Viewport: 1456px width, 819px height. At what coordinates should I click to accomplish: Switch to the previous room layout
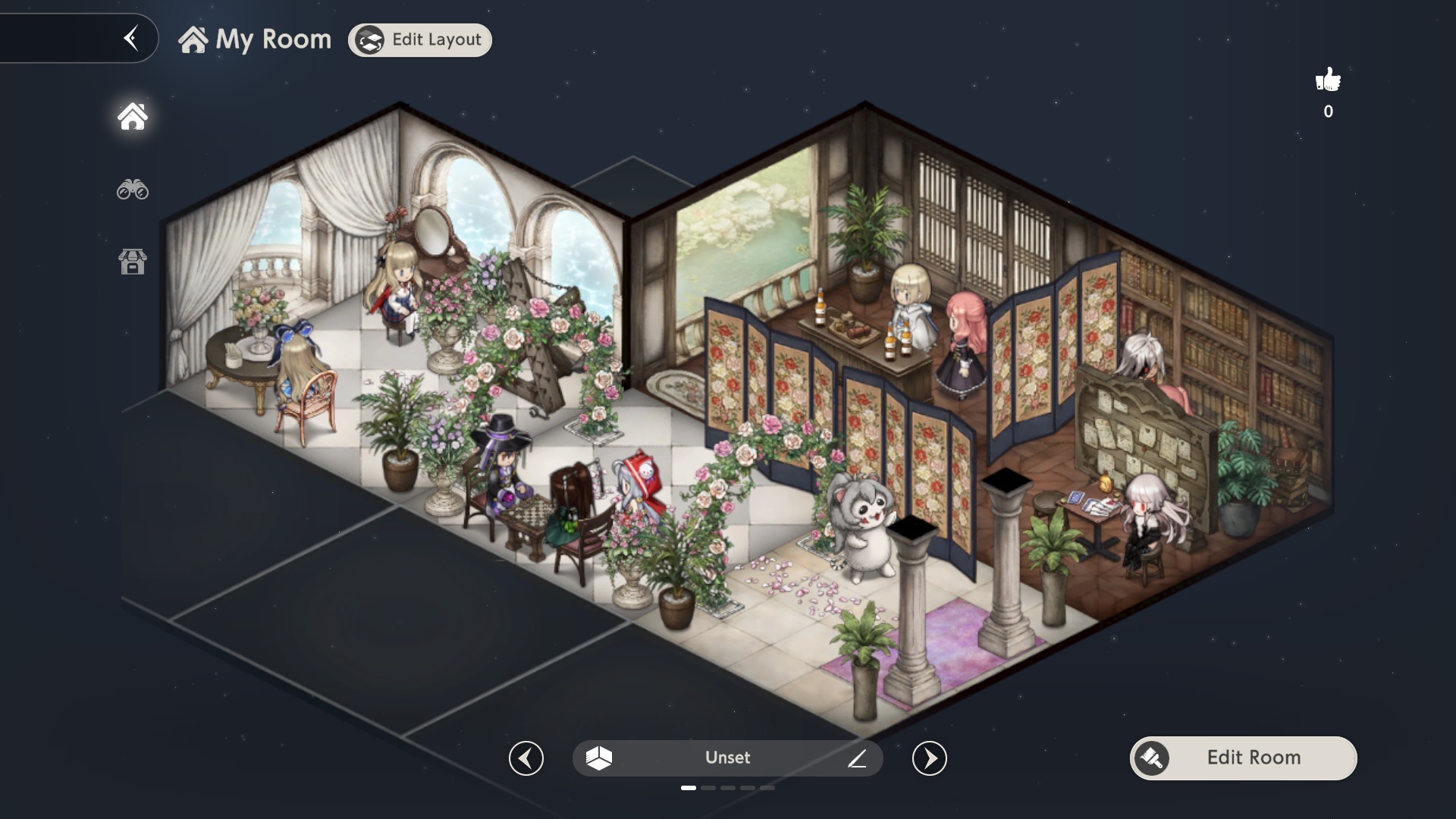point(526,758)
